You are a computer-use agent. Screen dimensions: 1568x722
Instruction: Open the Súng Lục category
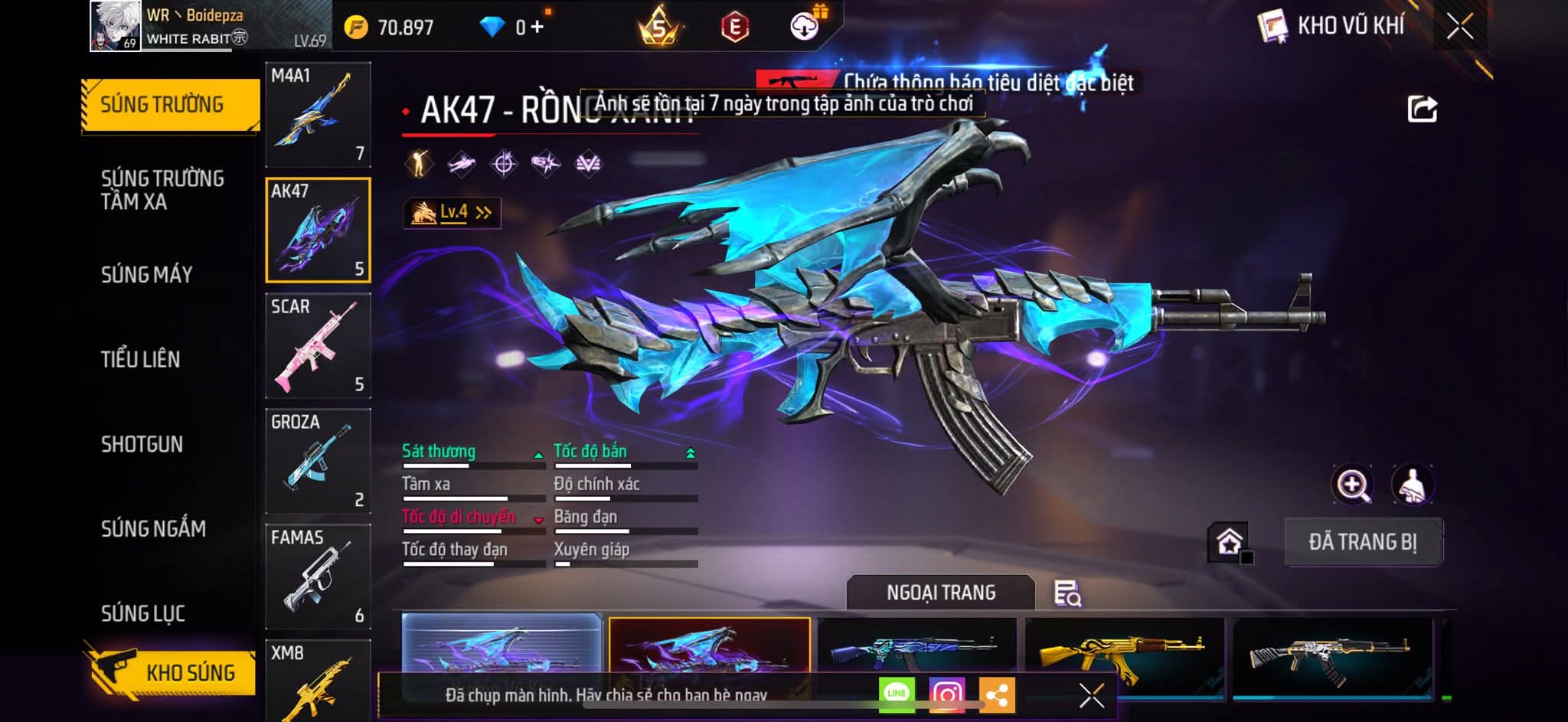pos(143,613)
